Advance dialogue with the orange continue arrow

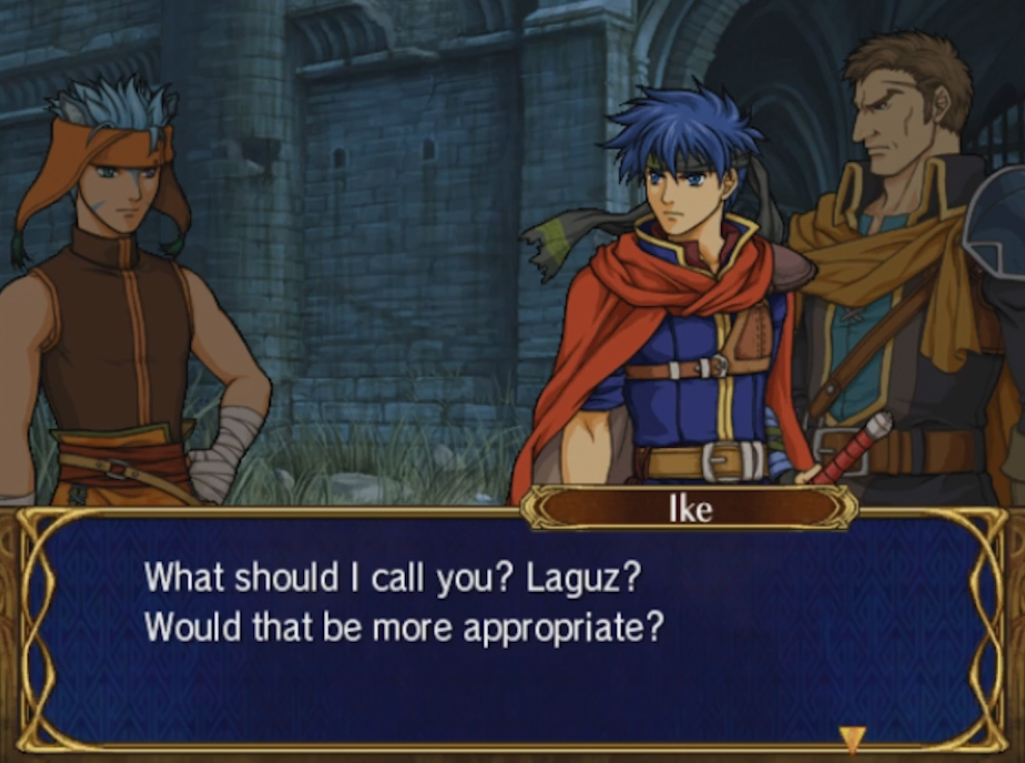(852, 739)
